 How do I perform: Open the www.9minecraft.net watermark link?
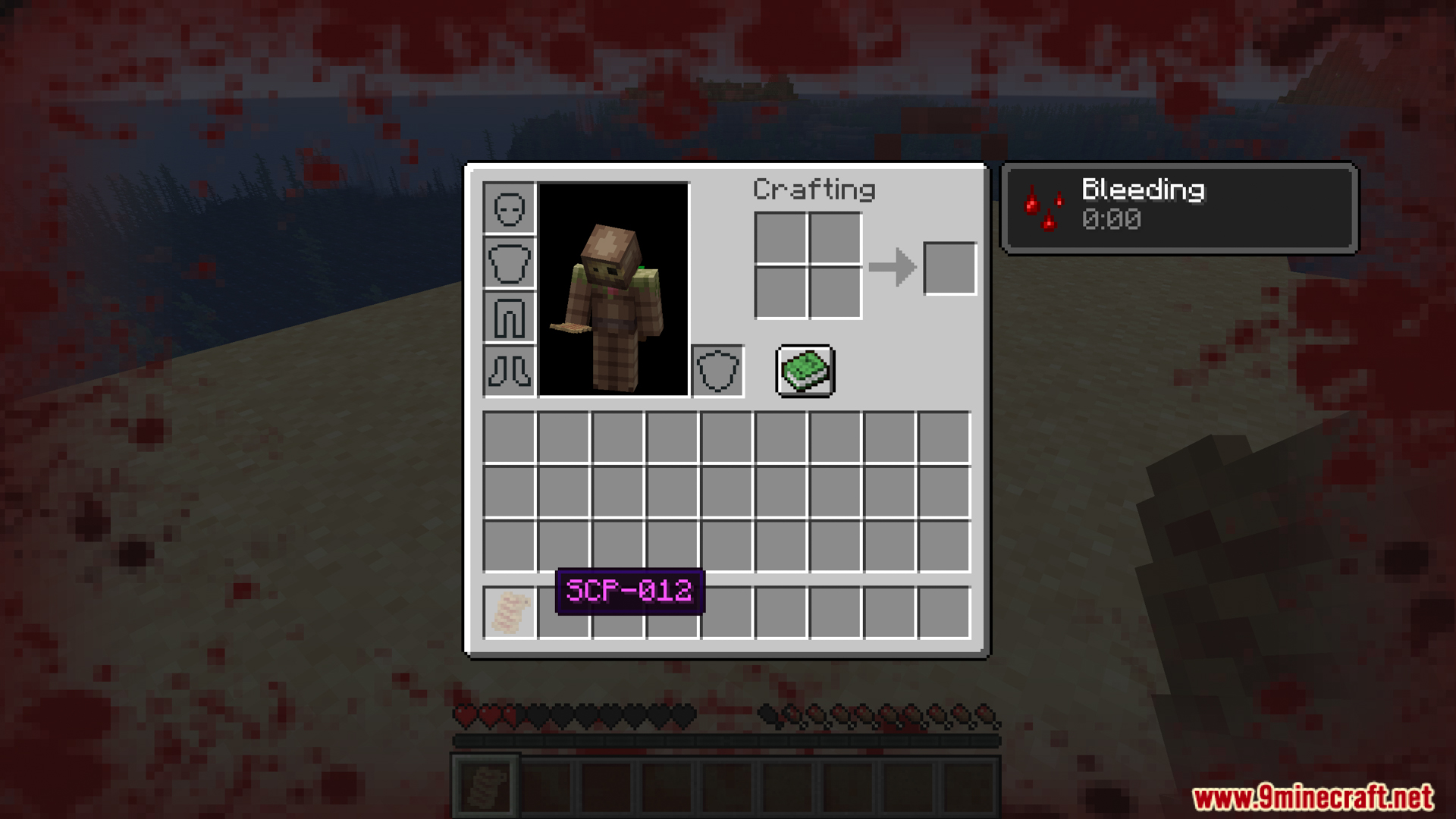point(1313,797)
